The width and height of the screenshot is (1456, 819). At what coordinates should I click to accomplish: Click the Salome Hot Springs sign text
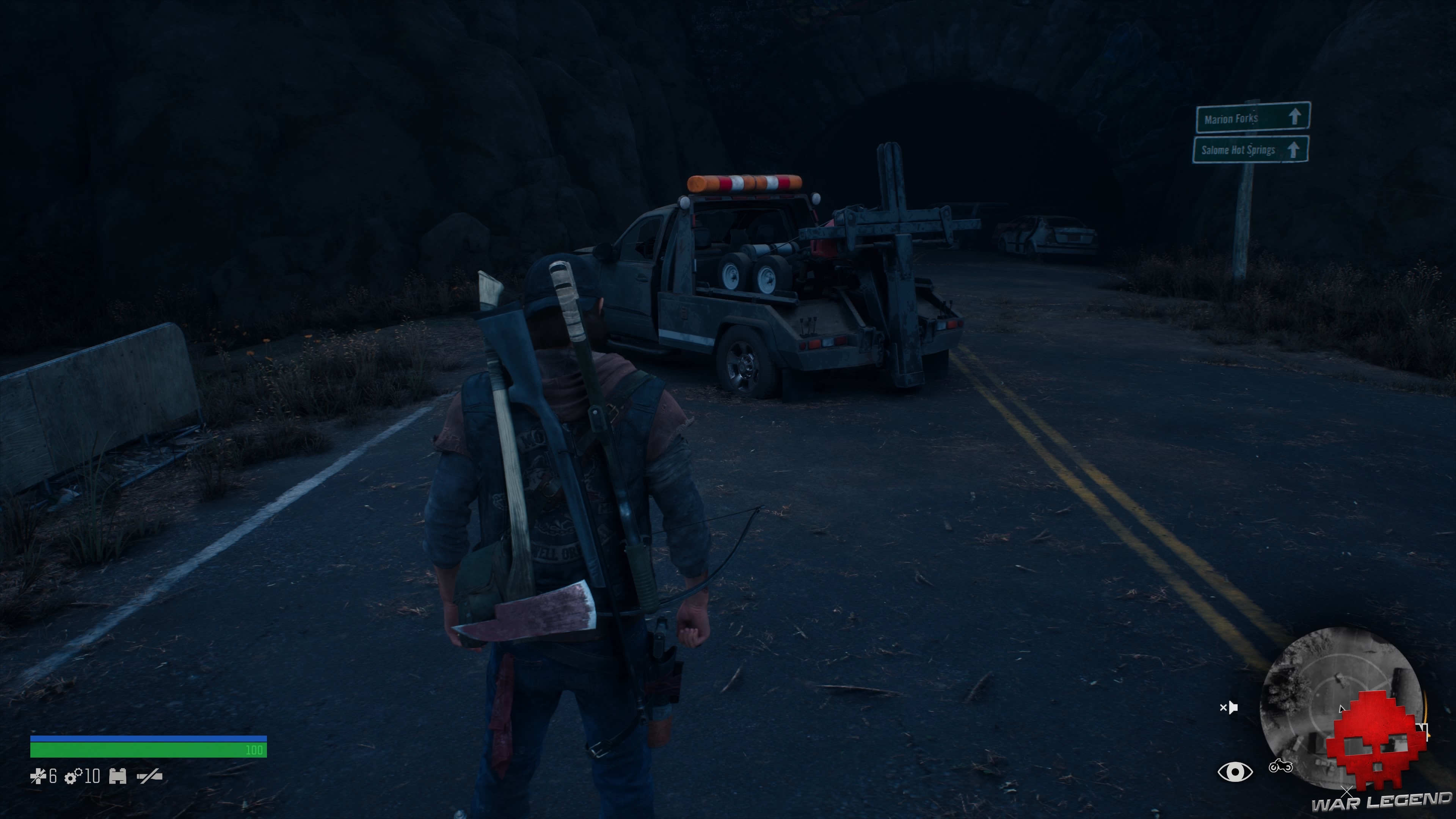[1238, 151]
